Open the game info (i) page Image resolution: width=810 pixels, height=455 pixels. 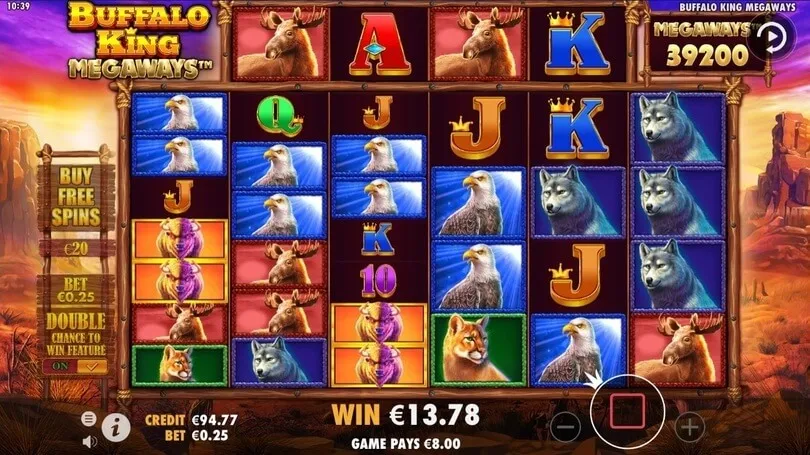coord(116,427)
